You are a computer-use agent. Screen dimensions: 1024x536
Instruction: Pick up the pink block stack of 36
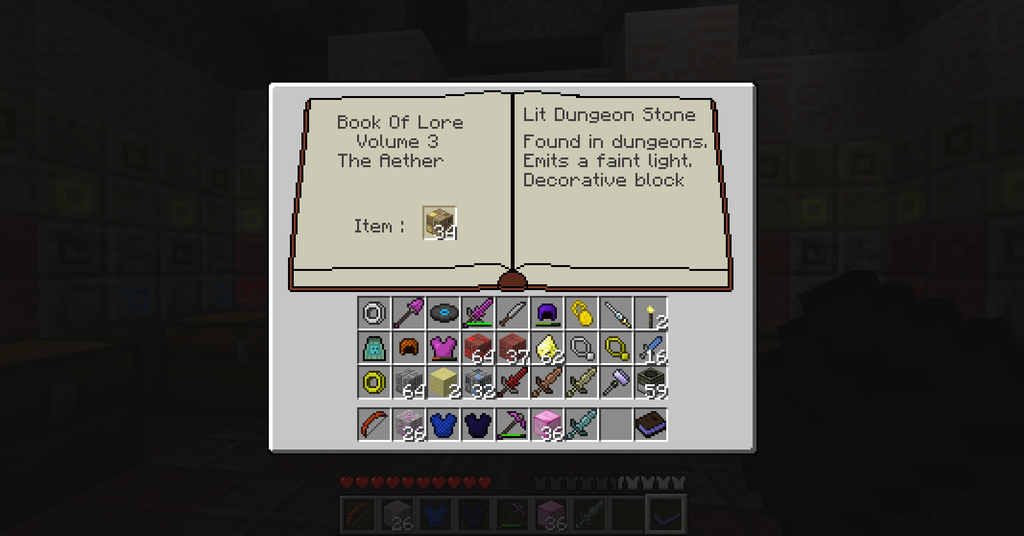(546, 424)
